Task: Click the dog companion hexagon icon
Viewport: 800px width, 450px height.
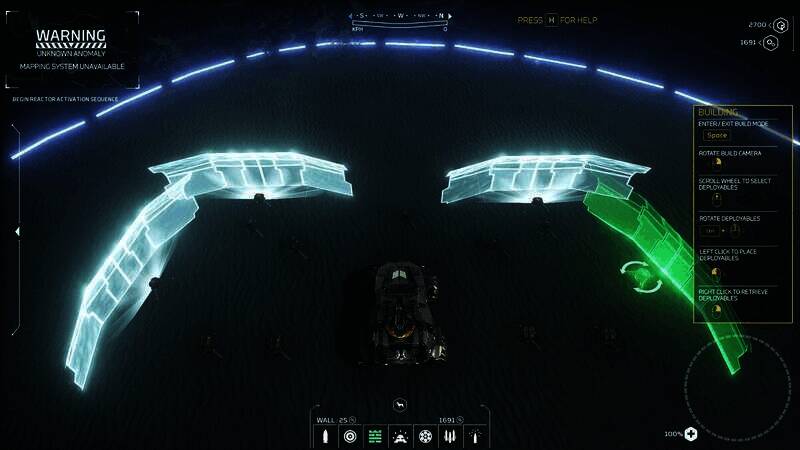Action: click(x=400, y=404)
